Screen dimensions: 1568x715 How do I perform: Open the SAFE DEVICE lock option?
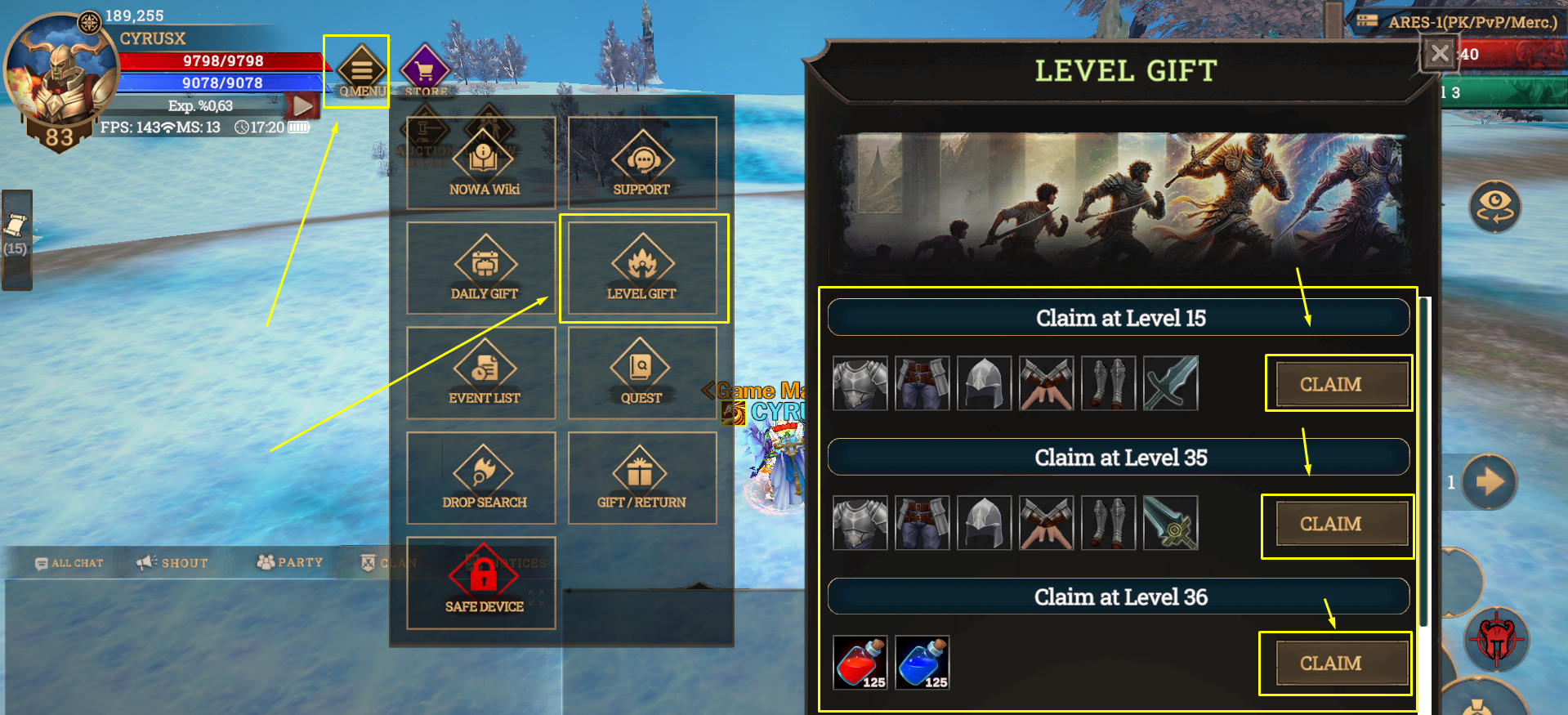pyautogui.click(x=482, y=582)
